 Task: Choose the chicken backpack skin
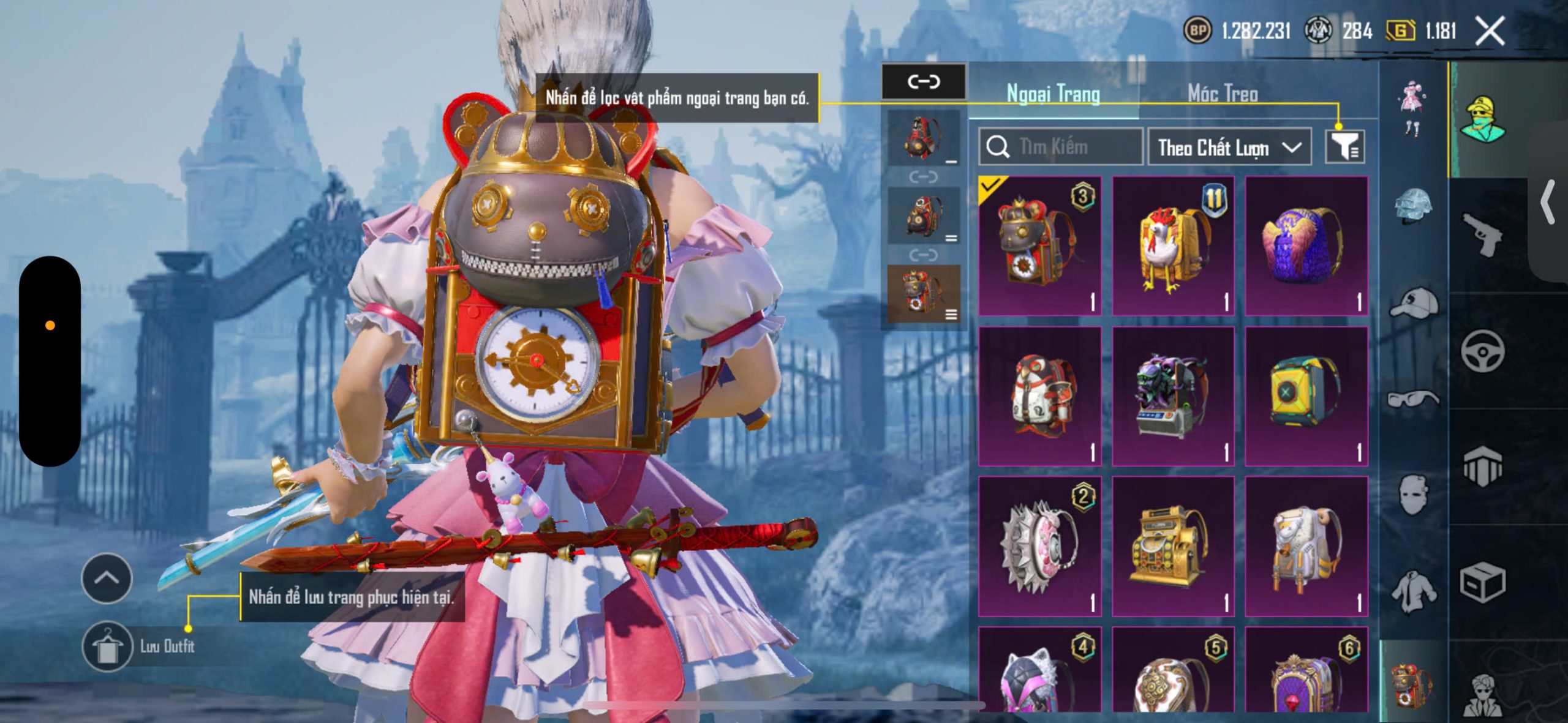pyautogui.click(x=1172, y=246)
